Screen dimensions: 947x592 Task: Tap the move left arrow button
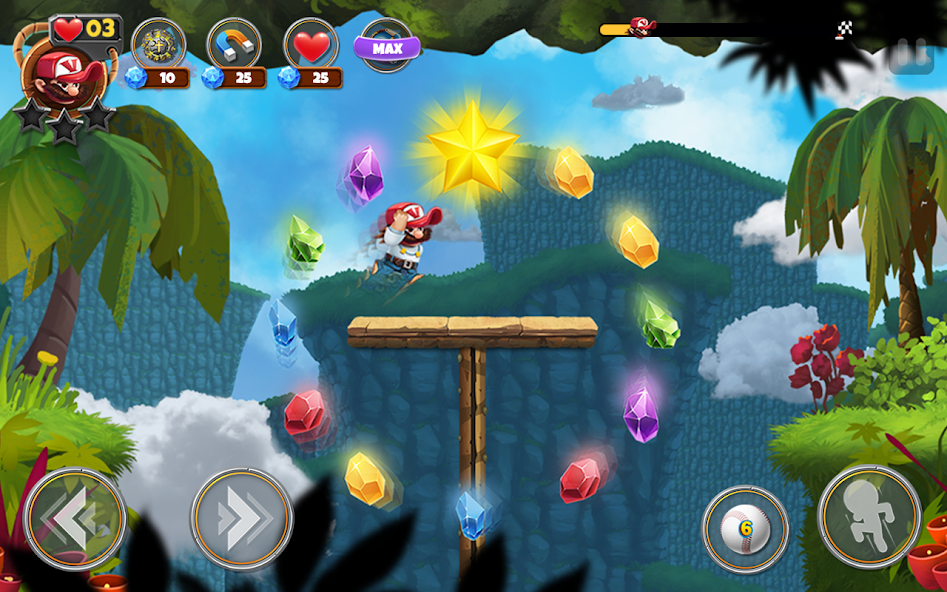(x=75, y=519)
